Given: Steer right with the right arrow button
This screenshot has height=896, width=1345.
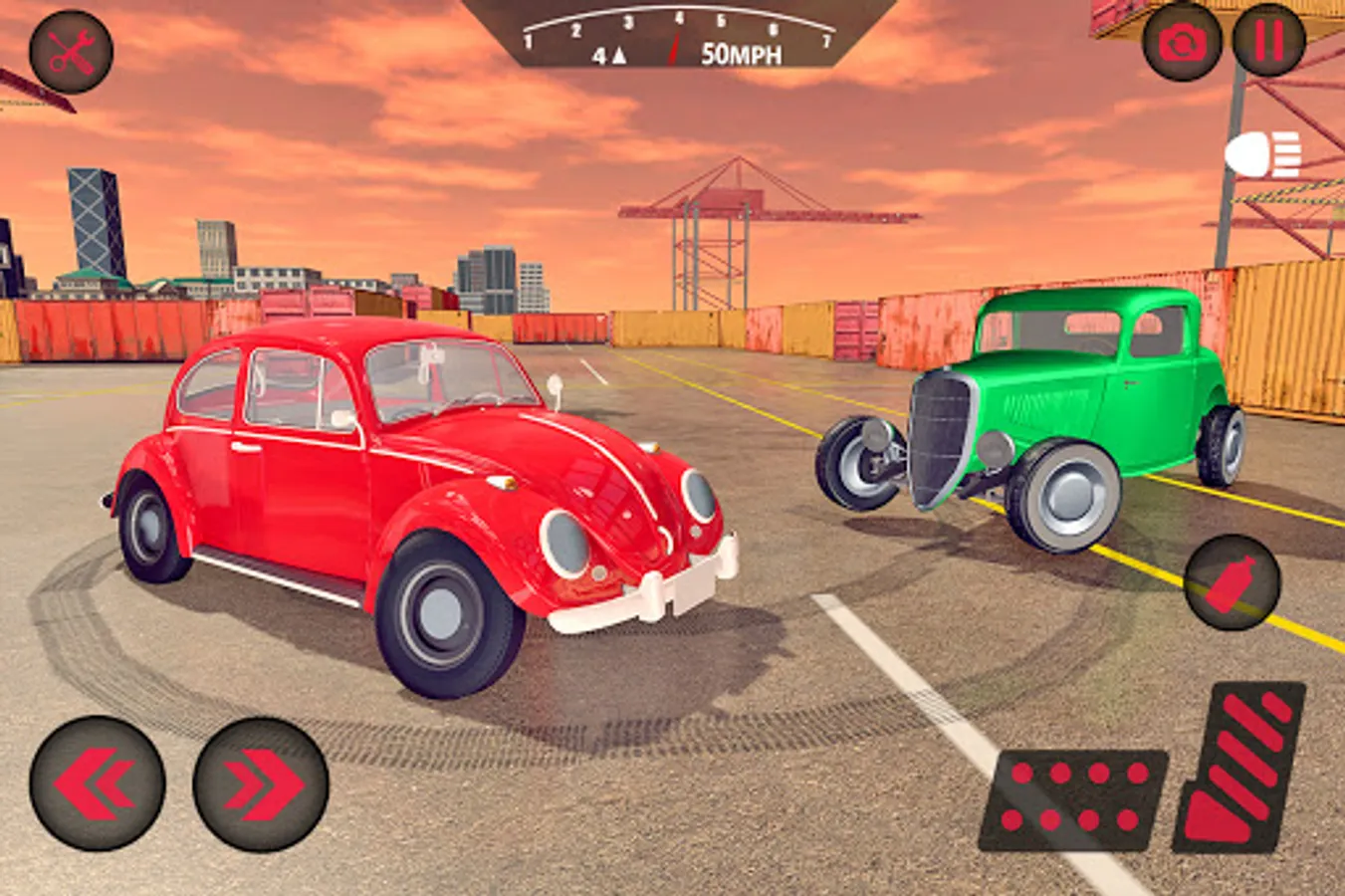Looking at the screenshot, I should point(261,784).
